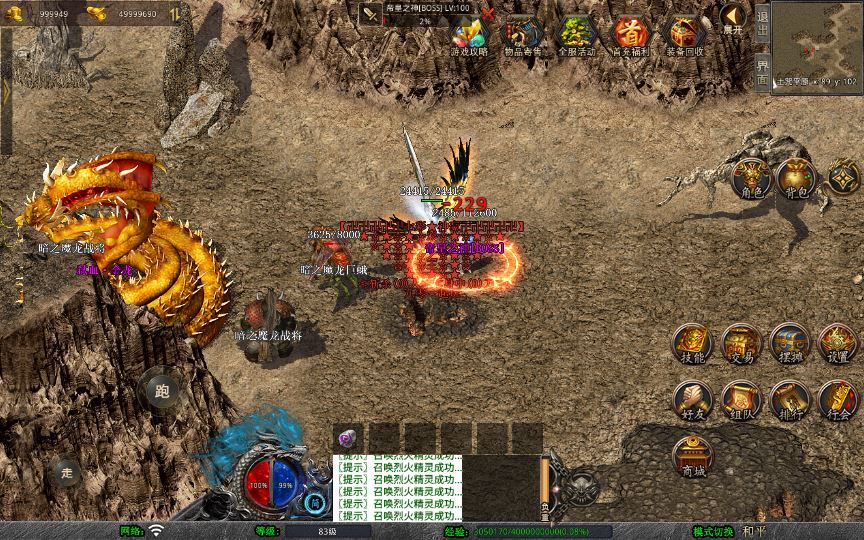Image resolution: width=864 pixels, height=540 pixels.
Task: Click the 退出 exit button
Action: click(762, 23)
